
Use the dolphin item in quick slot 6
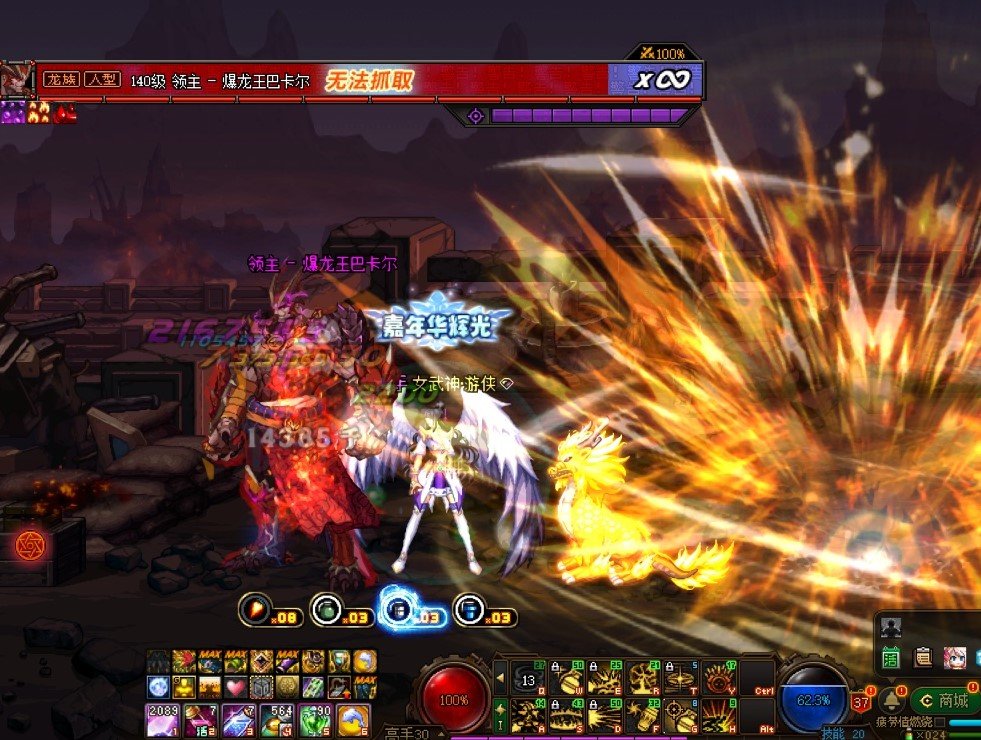[353, 719]
